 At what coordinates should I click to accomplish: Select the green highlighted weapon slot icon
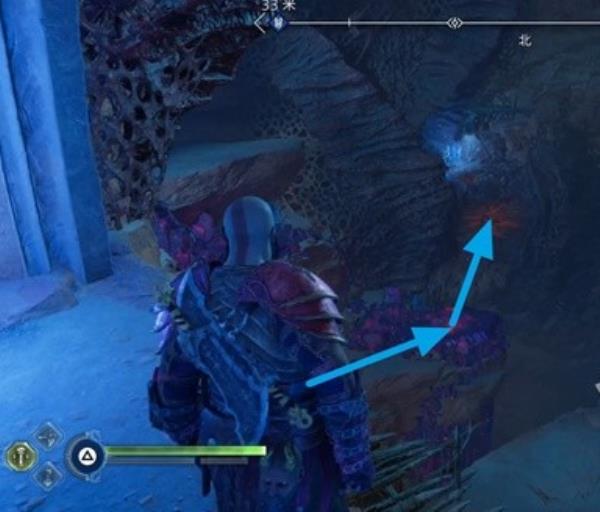point(19,456)
